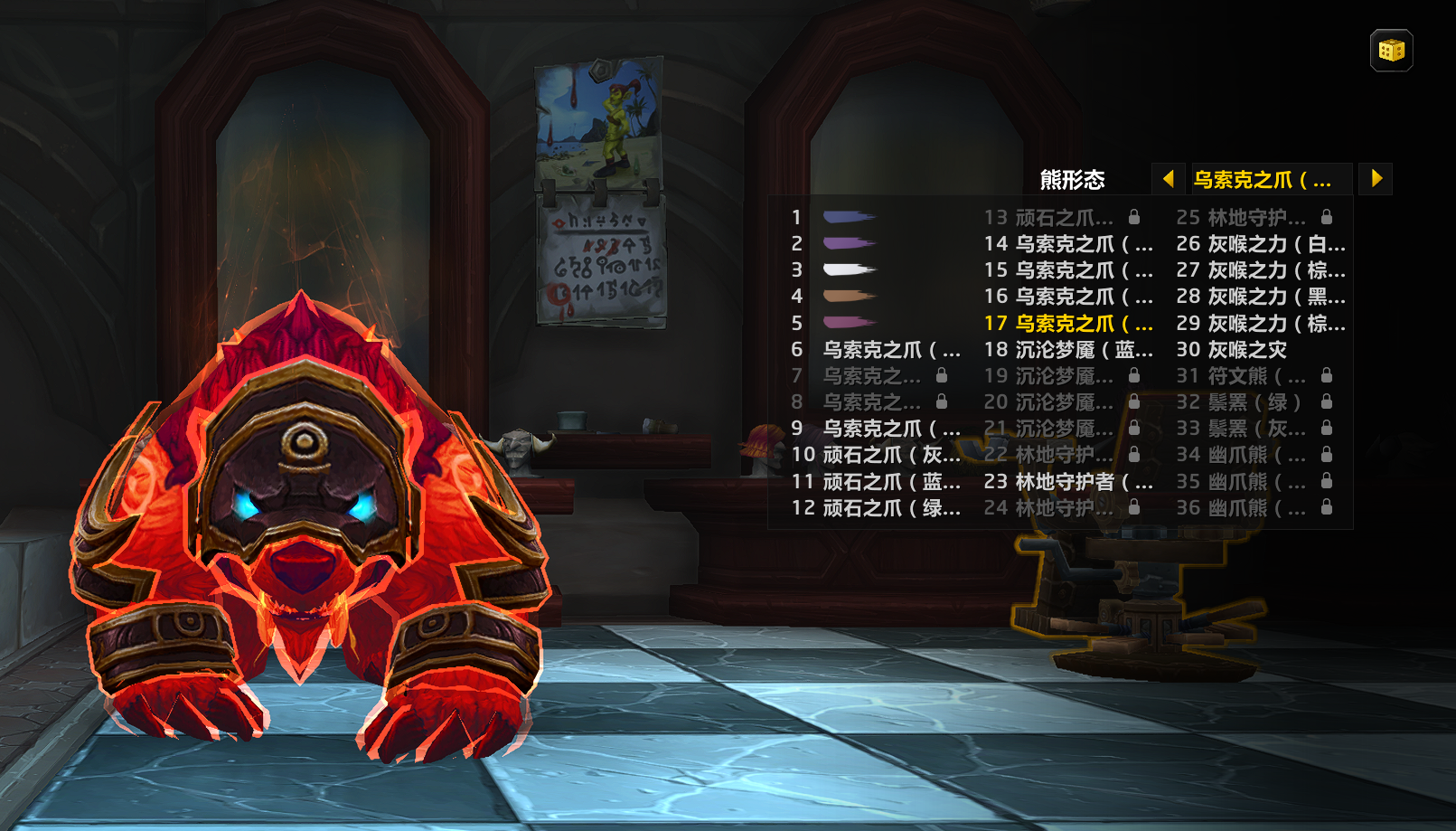This screenshot has height=831, width=1456.
Task: Select highlighted entry 17 乌索克之爪
Action: point(1083,323)
